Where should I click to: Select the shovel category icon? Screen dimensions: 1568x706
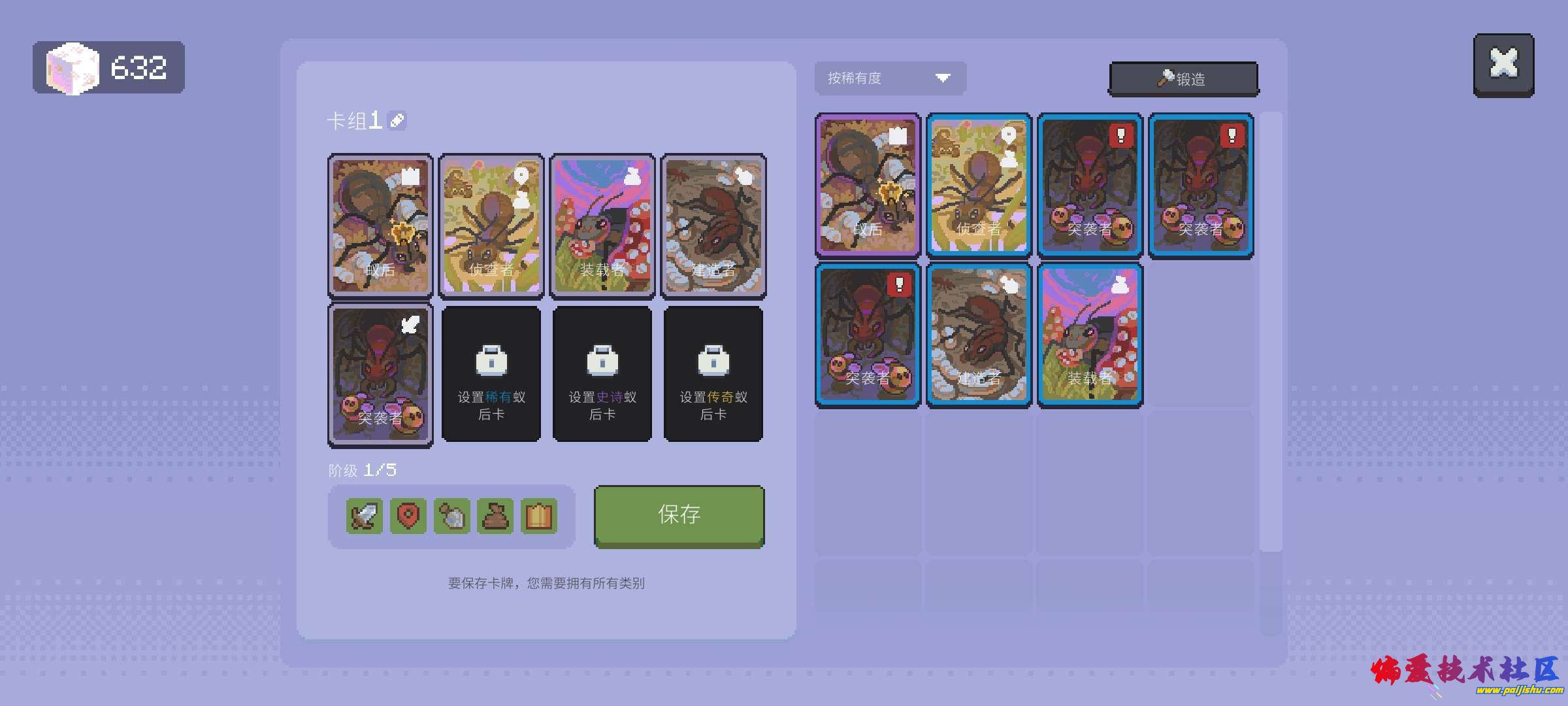tap(452, 516)
